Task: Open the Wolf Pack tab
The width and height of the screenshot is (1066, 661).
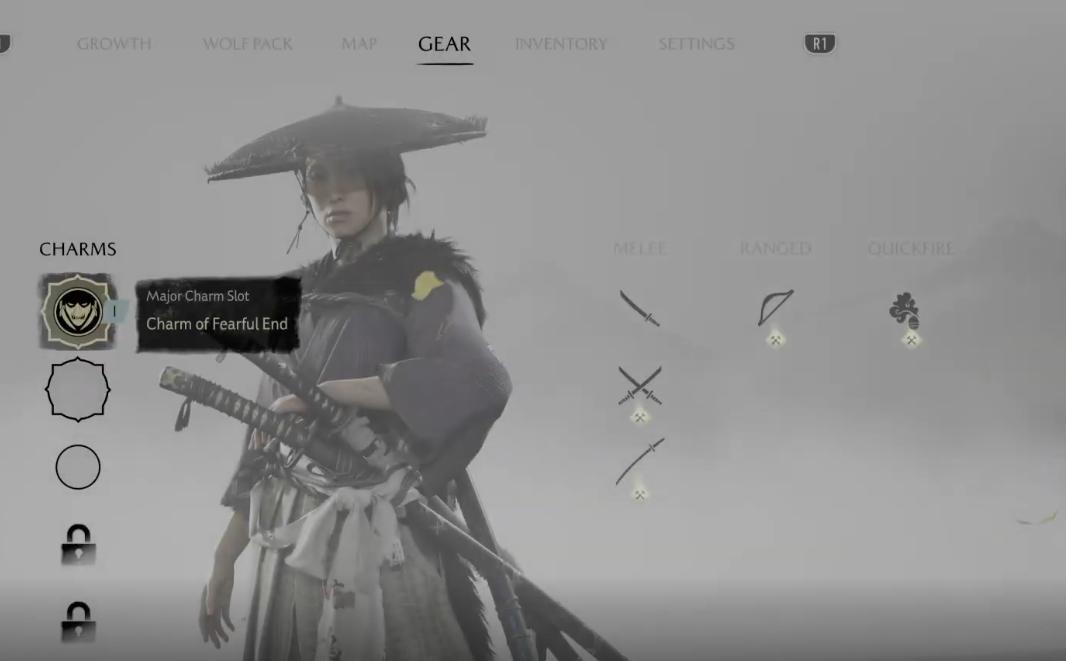Action: [247, 44]
